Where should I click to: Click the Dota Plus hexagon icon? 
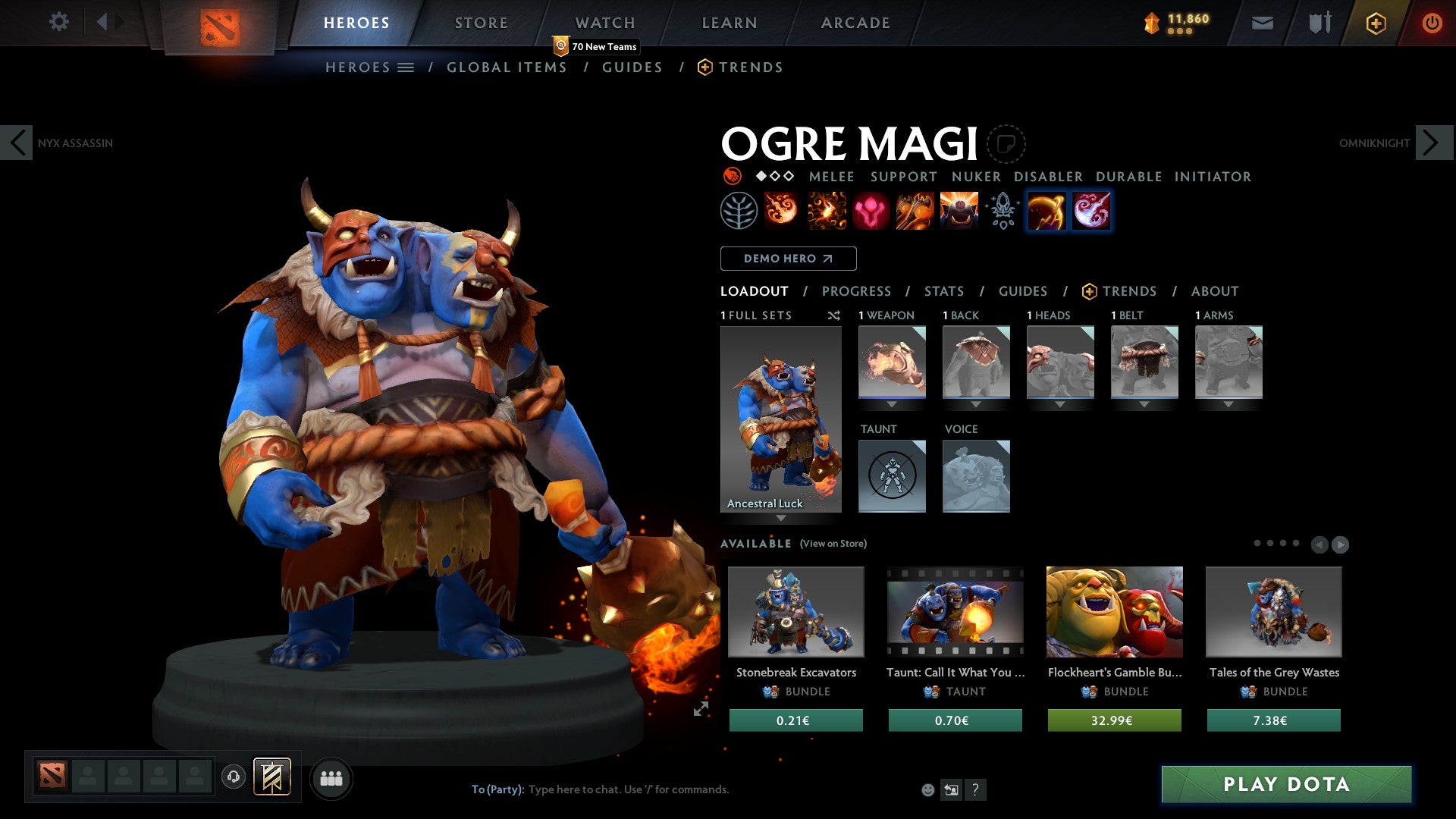tap(1375, 23)
